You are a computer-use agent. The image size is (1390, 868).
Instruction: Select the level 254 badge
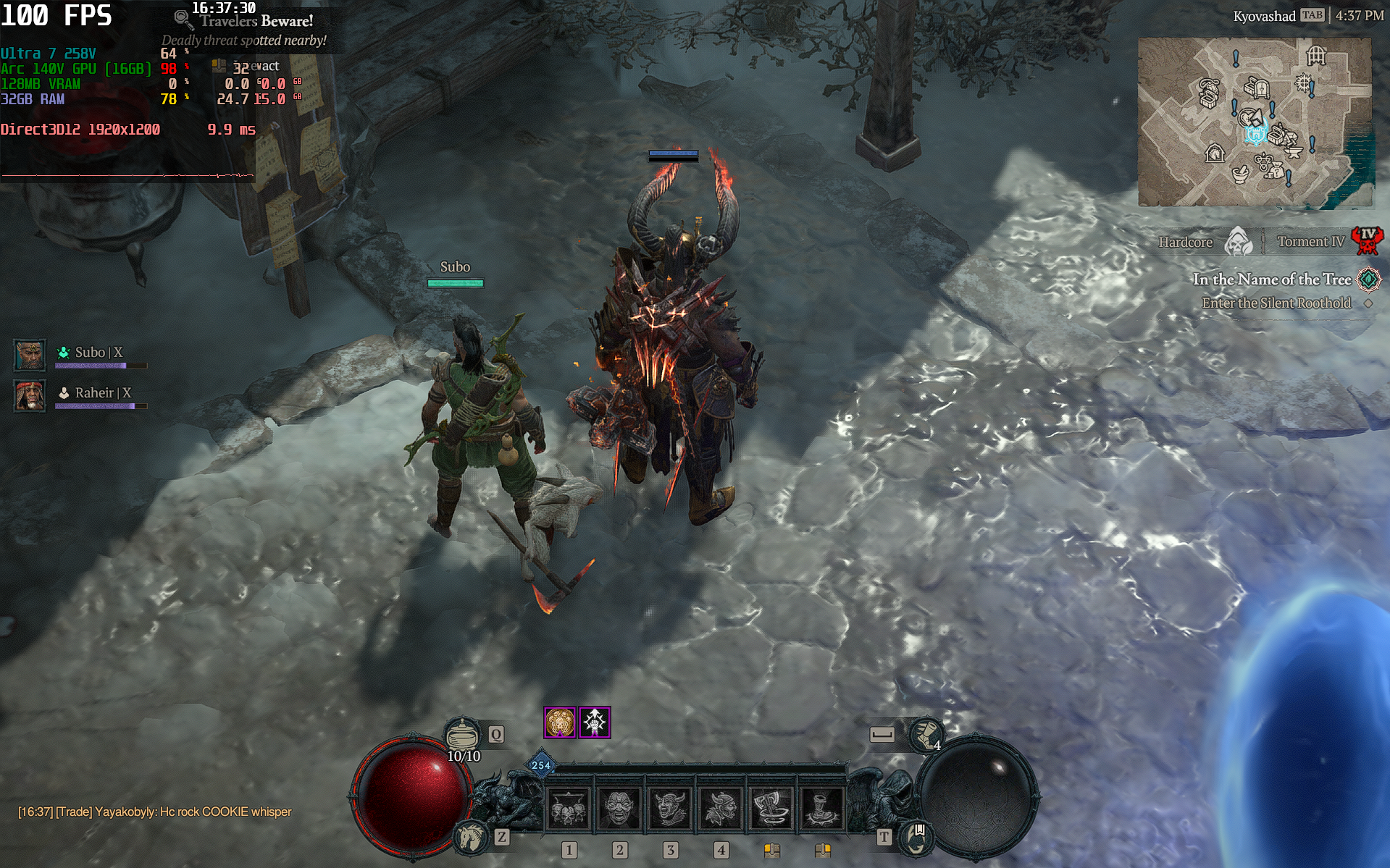pos(541,764)
